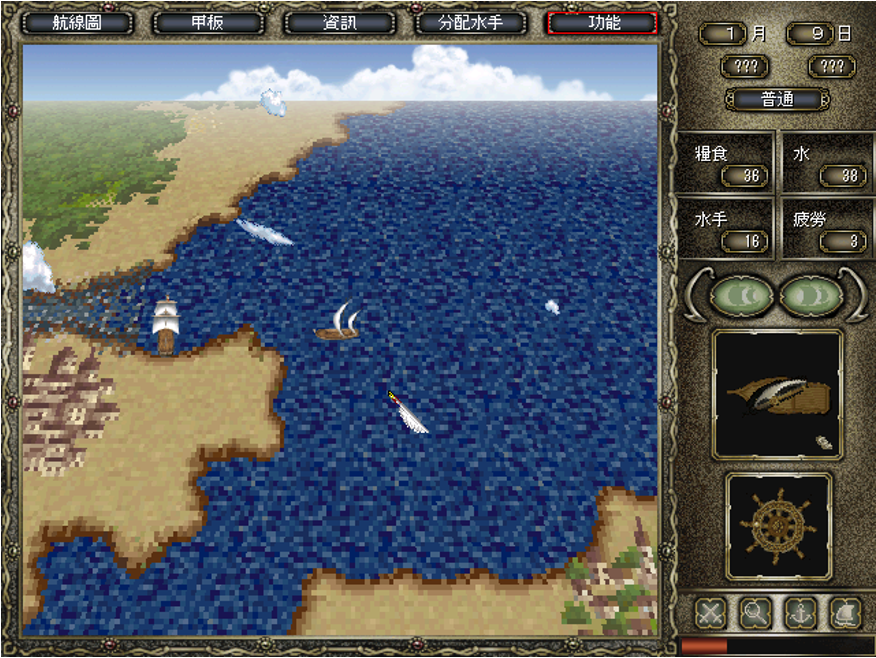
Task: Click the crossed swords battle icon
Action: click(710, 612)
